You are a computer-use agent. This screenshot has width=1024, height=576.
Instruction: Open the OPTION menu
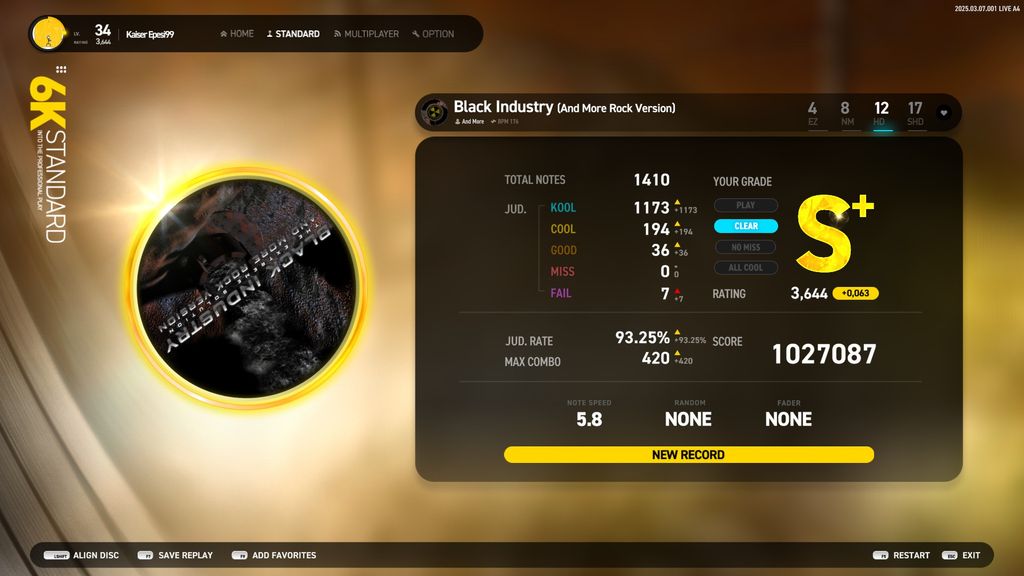click(433, 34)
